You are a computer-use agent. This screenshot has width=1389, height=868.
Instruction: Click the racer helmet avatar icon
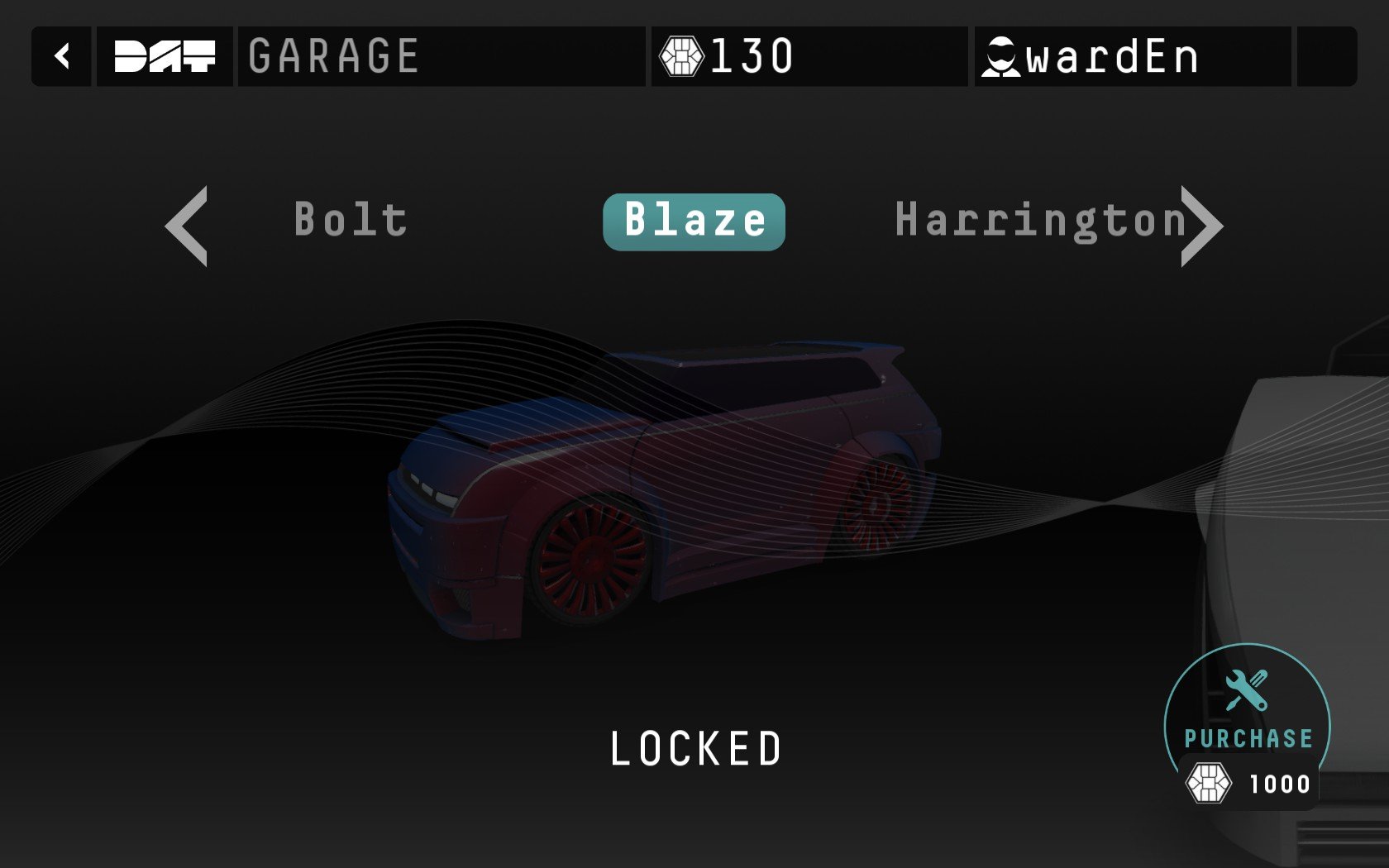click(x=1000, y=56)
